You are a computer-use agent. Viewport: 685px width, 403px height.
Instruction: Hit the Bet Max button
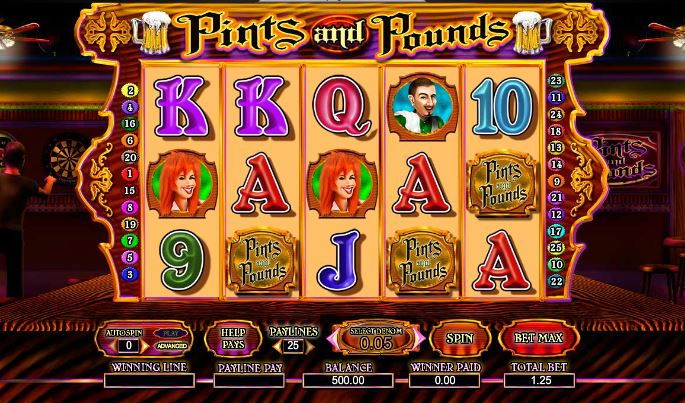[537, 339]
